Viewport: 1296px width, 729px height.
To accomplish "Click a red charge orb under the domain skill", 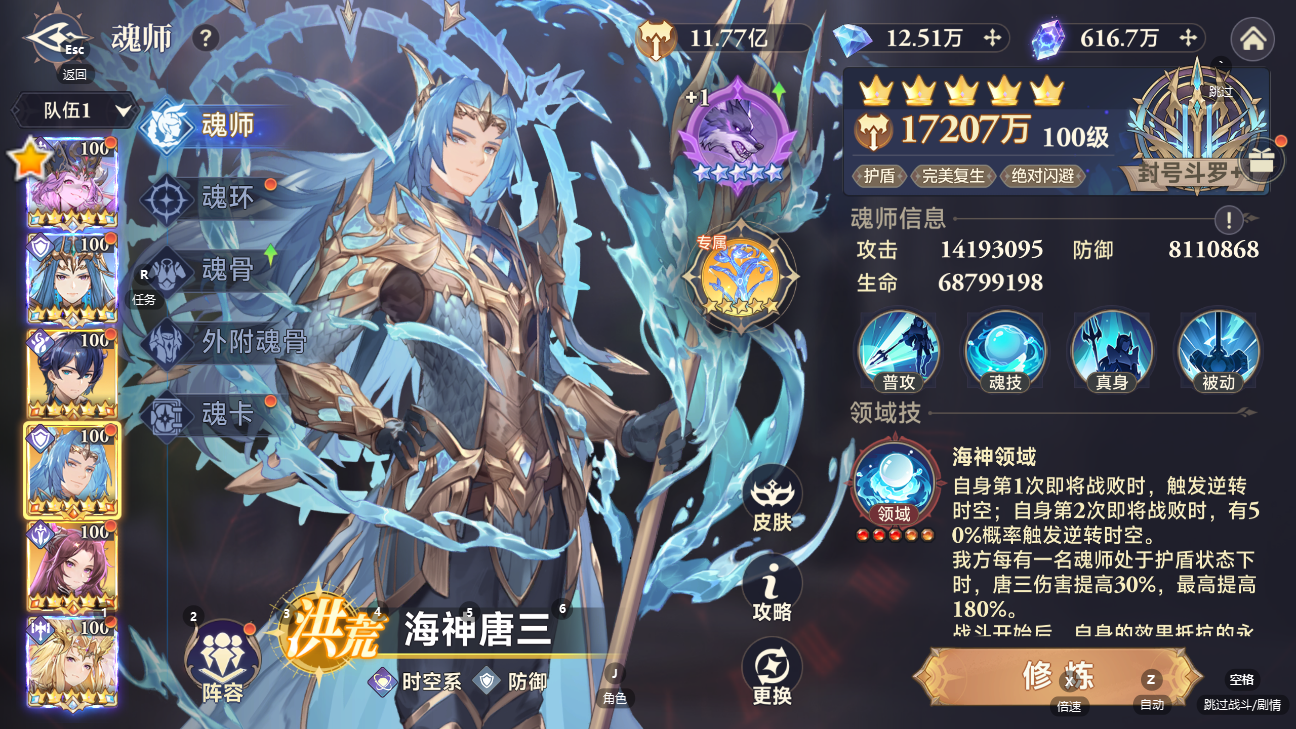I will pos(862,533).
